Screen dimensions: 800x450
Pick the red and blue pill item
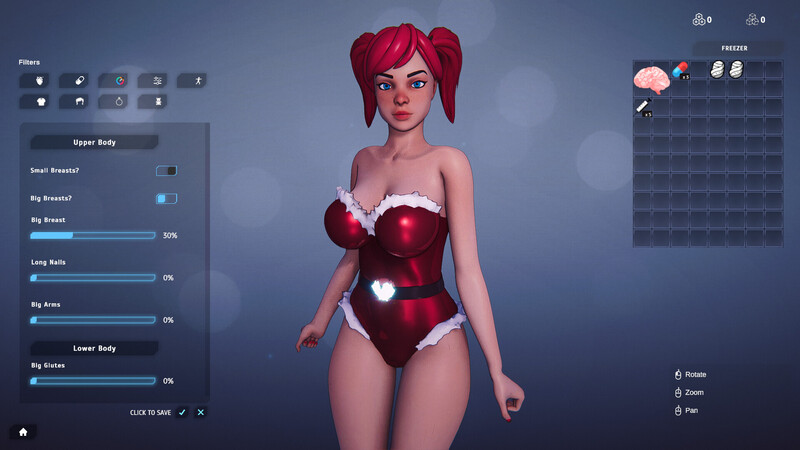click(680, 70)
